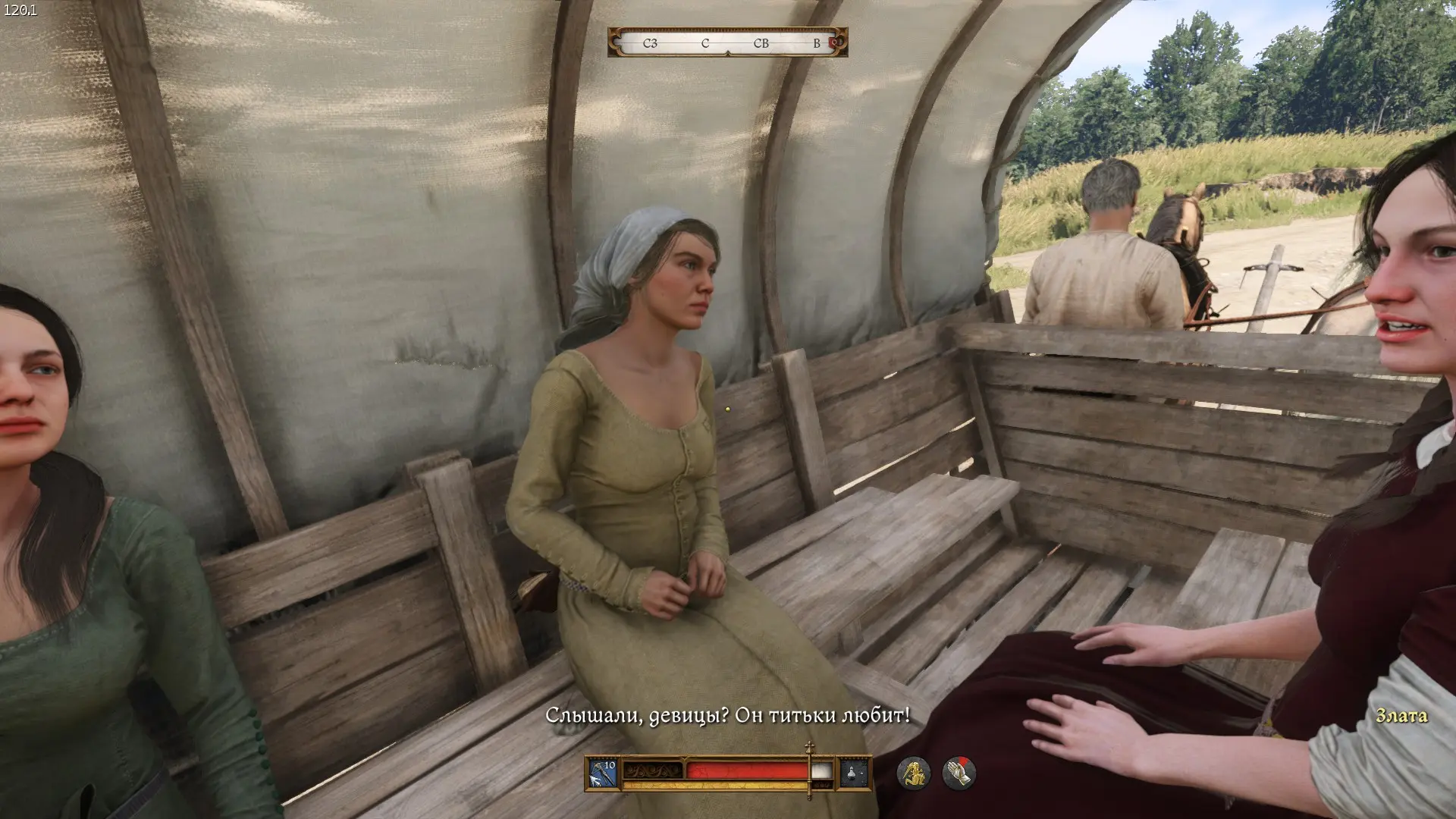The height and width of the screenshot is (819, 1456).
Task: Inspect the golden crouching figure status icon
Action: click(x=914, y=773)
